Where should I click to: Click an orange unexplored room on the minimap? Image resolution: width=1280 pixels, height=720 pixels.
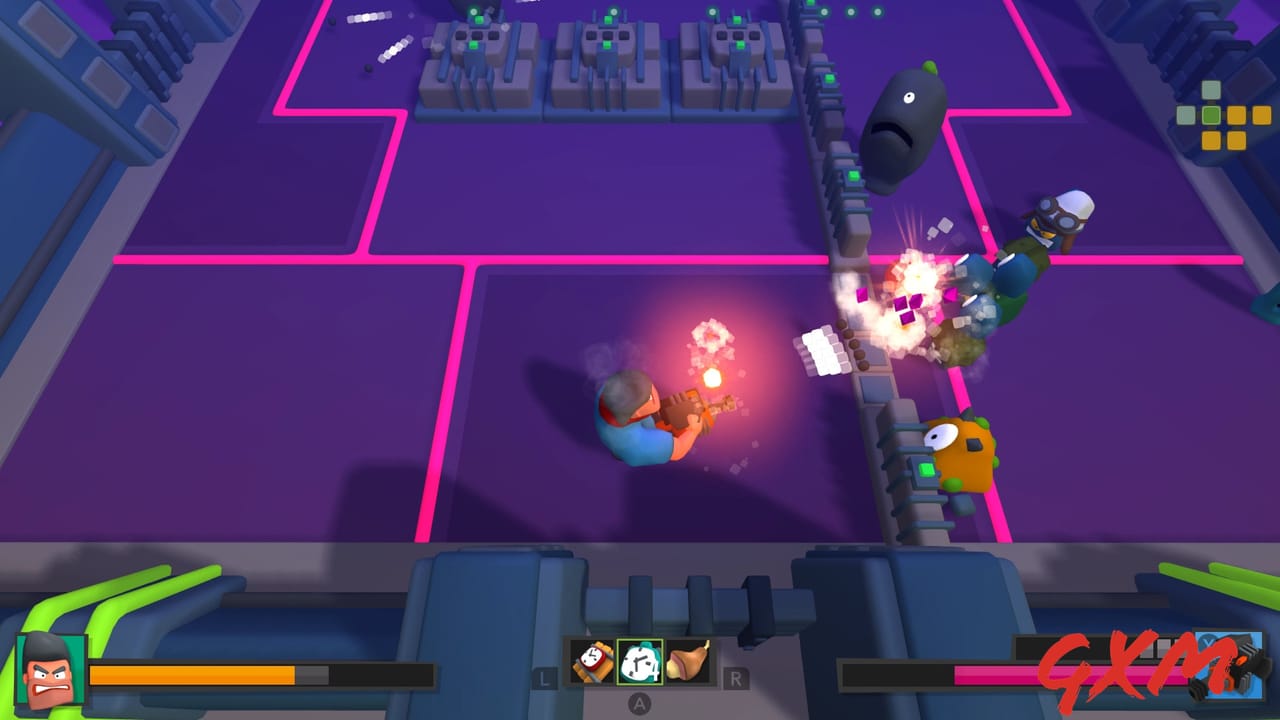click(x=1236, y=113)
